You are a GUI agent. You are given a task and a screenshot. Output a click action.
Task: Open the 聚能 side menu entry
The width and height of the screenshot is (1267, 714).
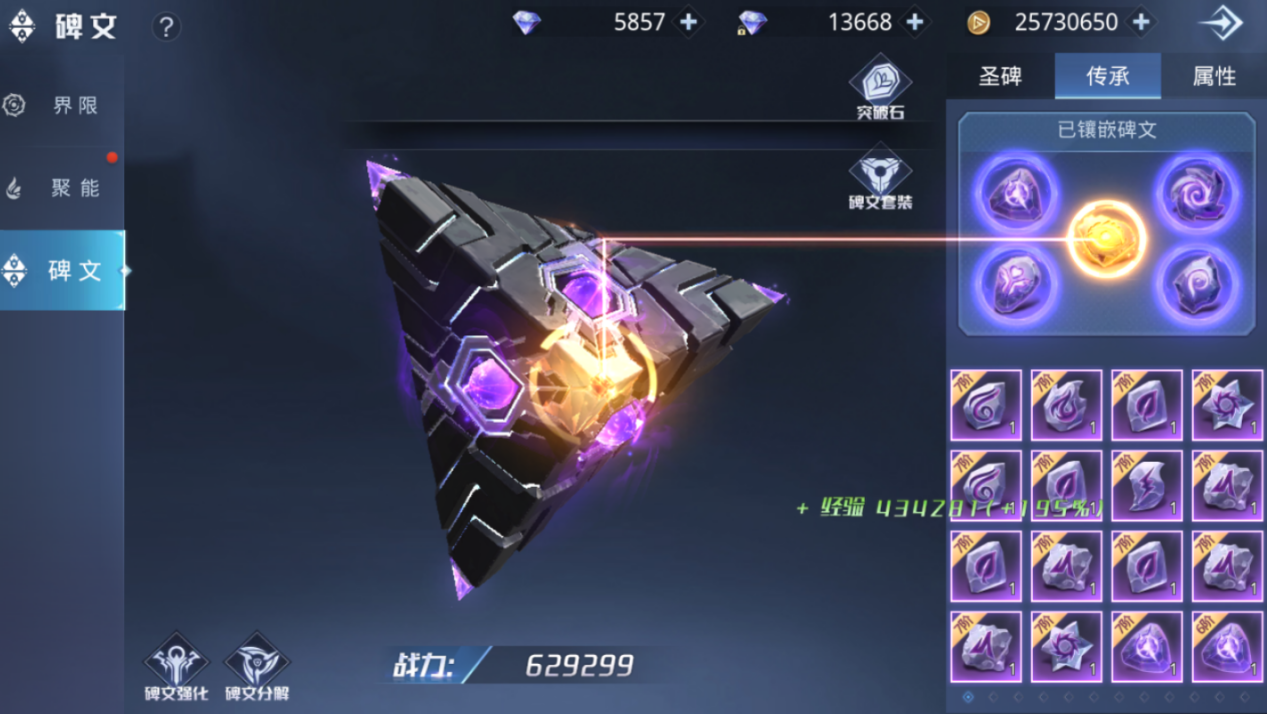[x=62, y=188]
